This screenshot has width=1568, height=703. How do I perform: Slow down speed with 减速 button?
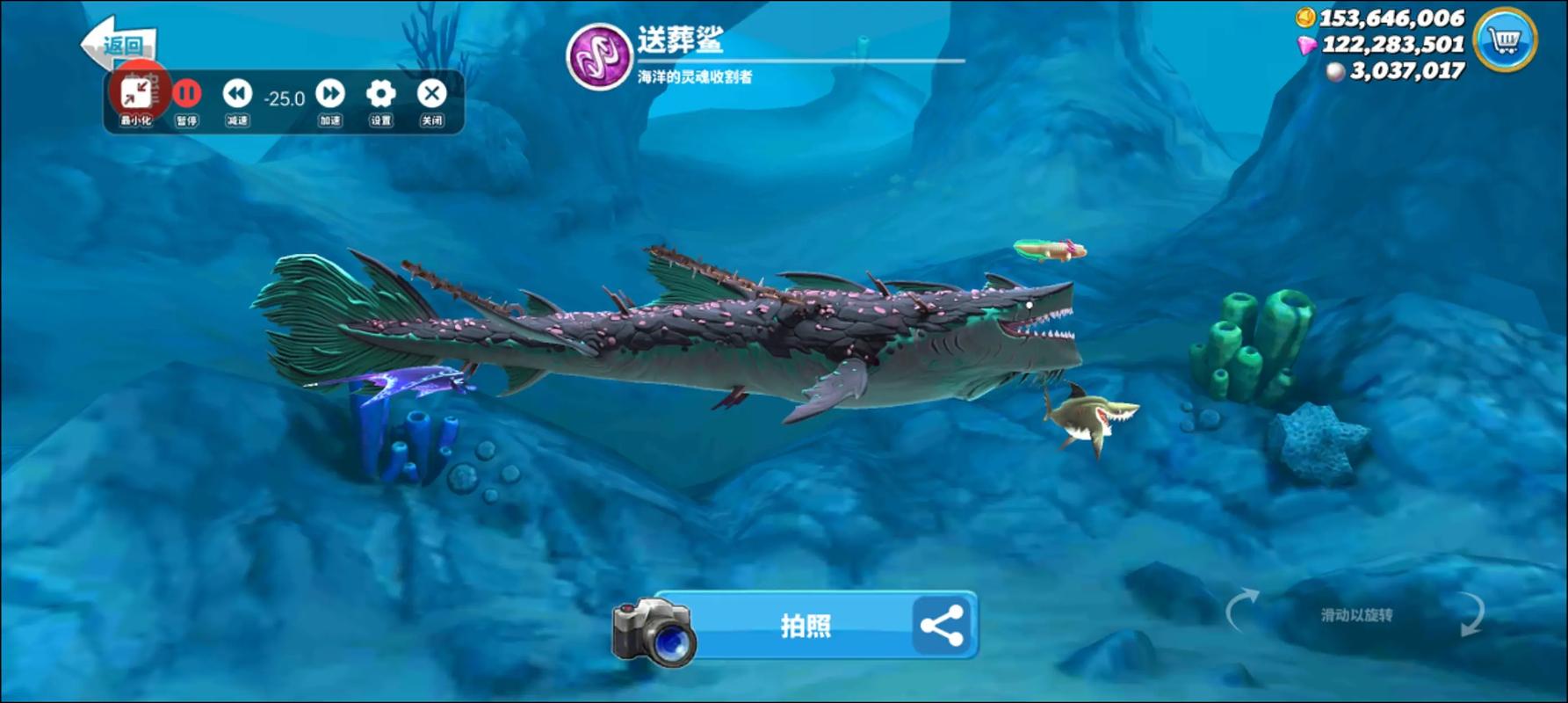tap(235, 95)
